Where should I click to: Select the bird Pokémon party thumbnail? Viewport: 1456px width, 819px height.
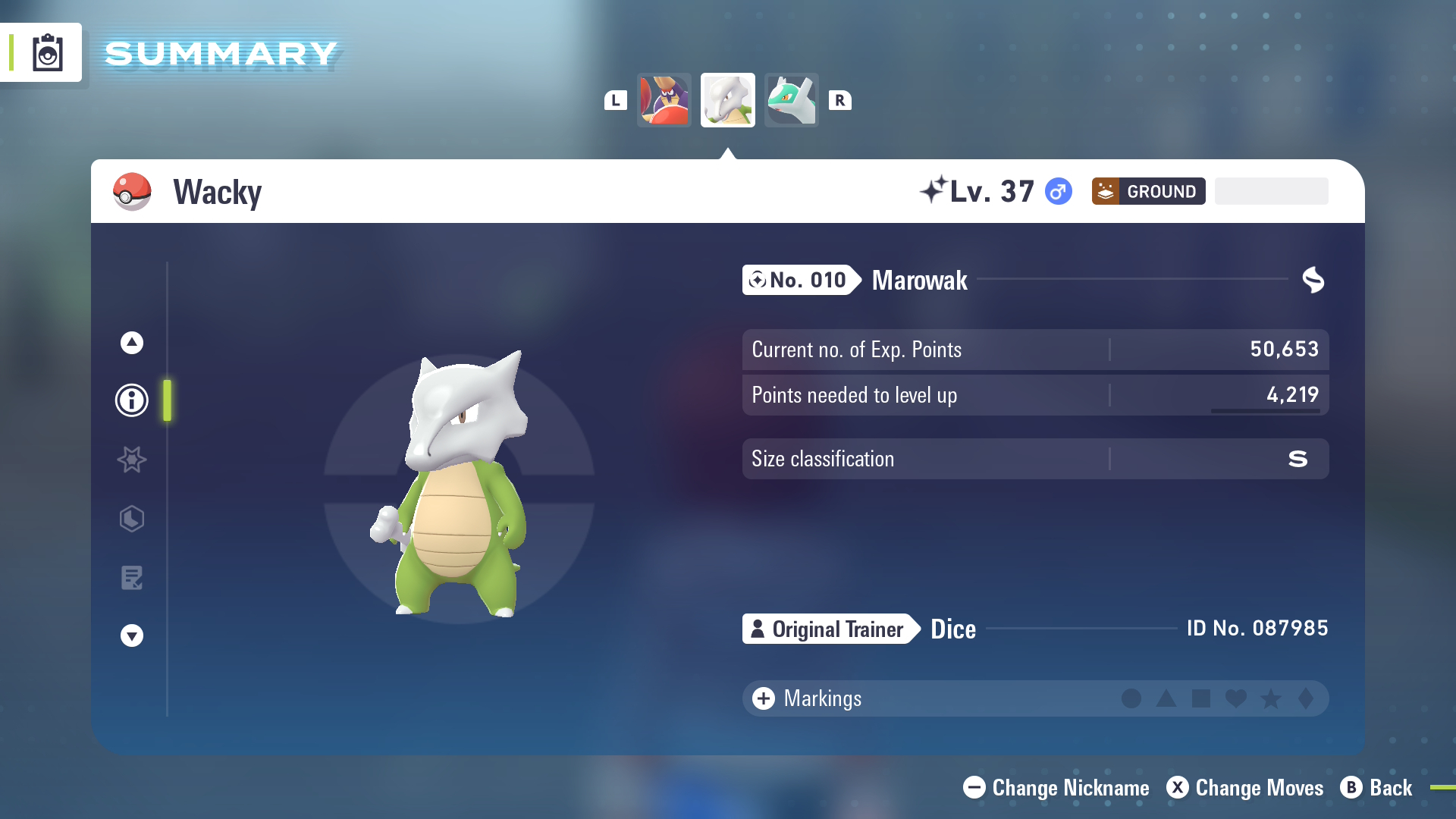point(664,100)
